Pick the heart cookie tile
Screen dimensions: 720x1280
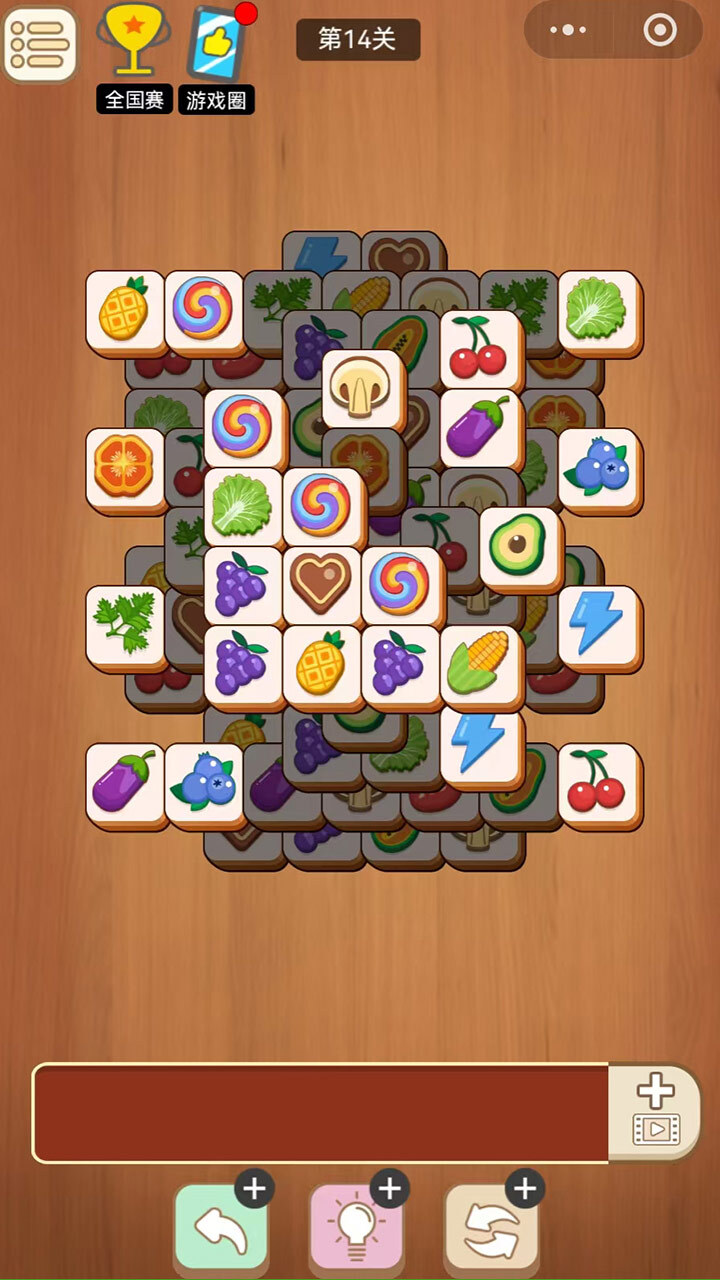click(322, 583)
